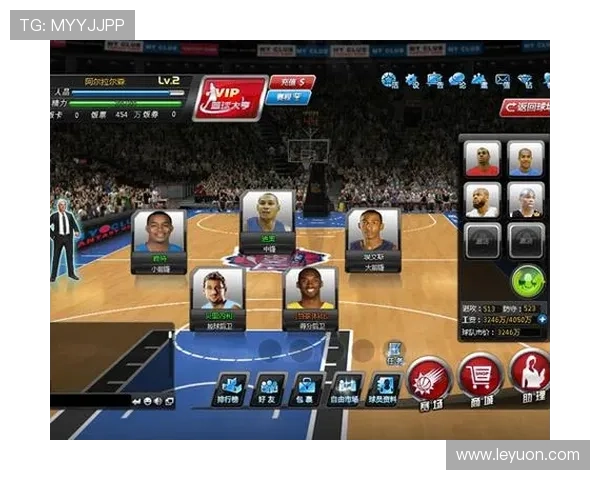Select the 得分后卫 shooting guard player card
Image resolution: width=600 pixels, height=480 pixels.
pos(310,297)
